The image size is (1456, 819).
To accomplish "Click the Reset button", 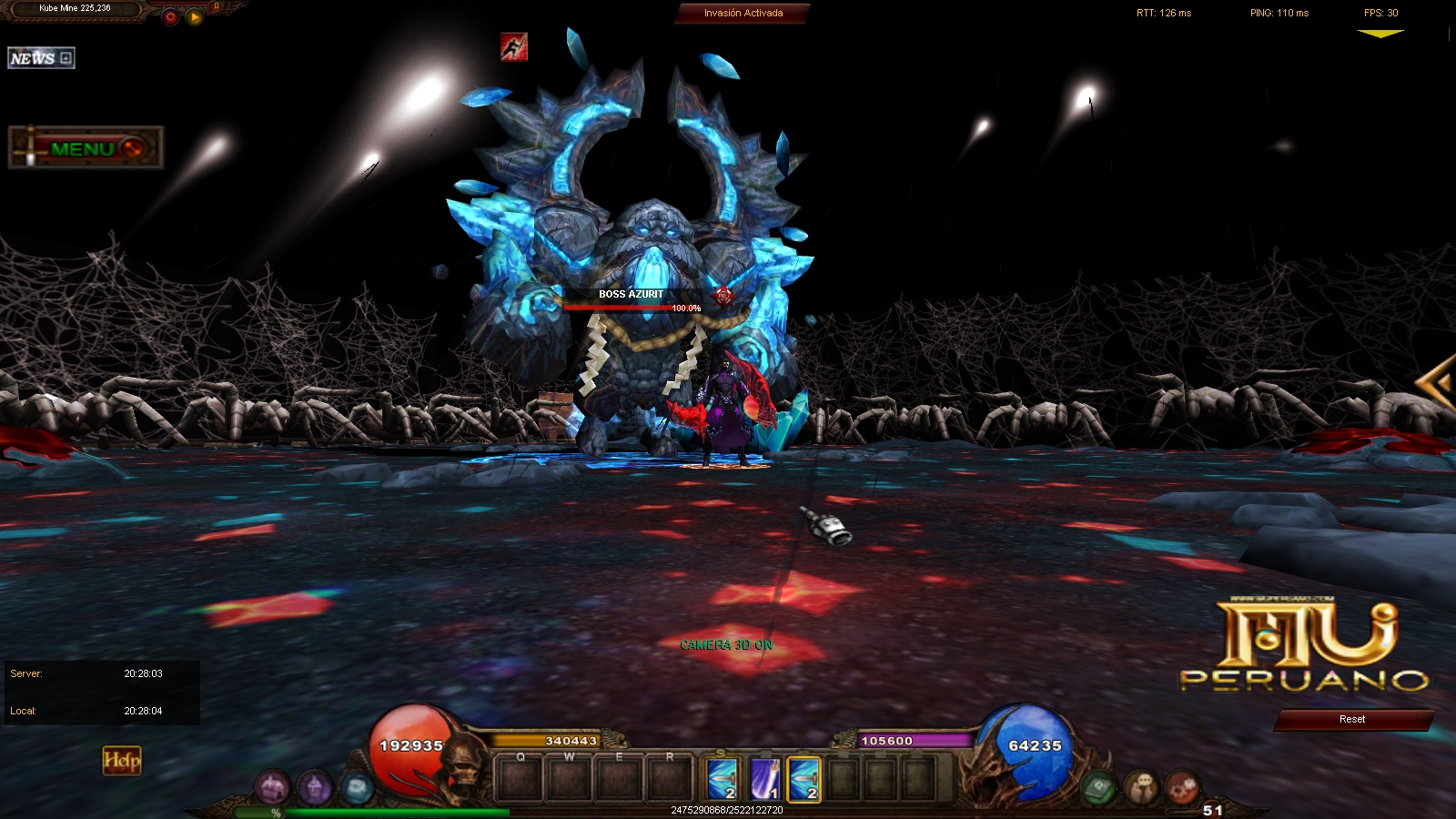I will (1352, 720).
